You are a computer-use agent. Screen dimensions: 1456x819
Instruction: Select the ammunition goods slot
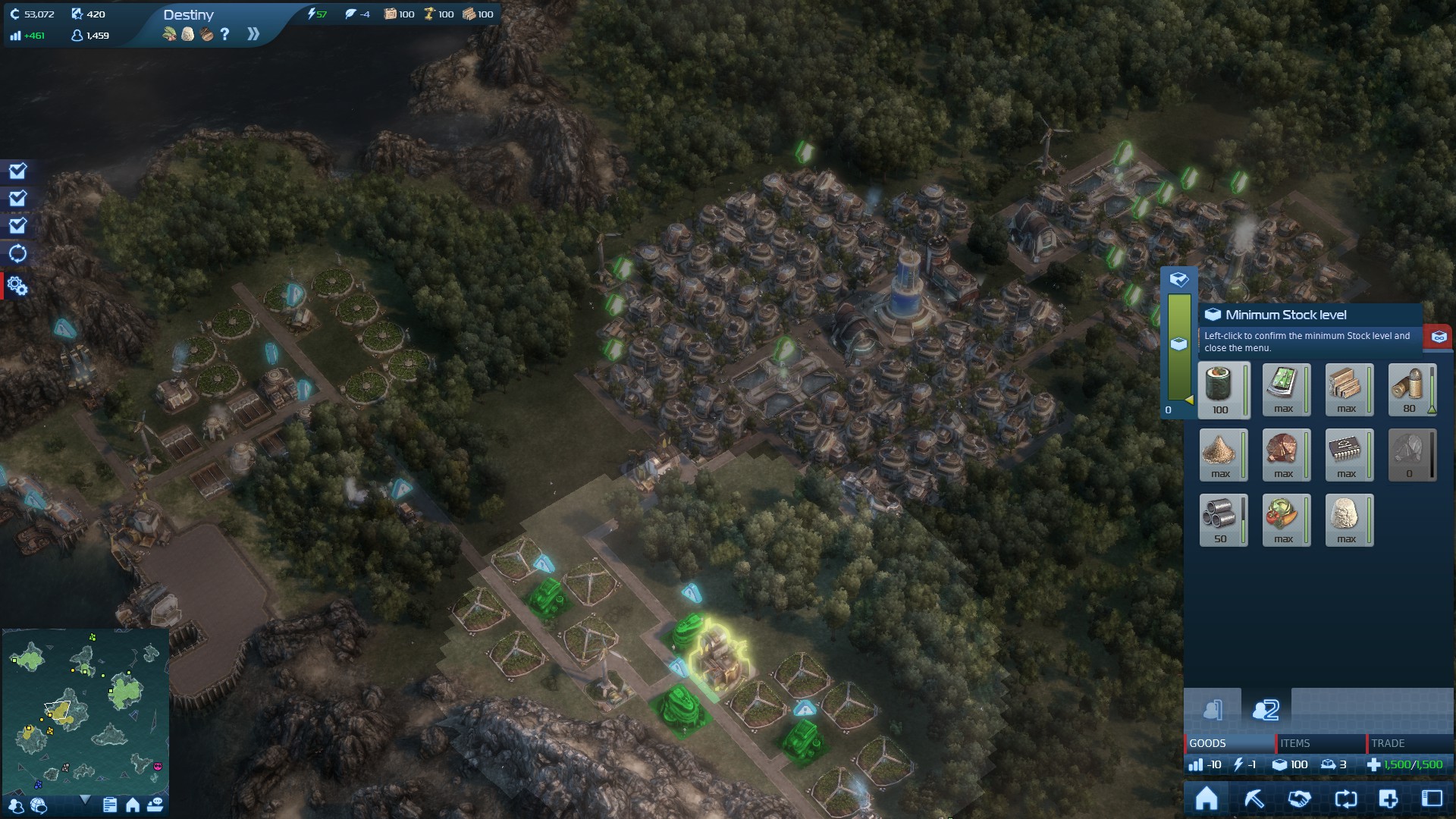[1410, 389]
